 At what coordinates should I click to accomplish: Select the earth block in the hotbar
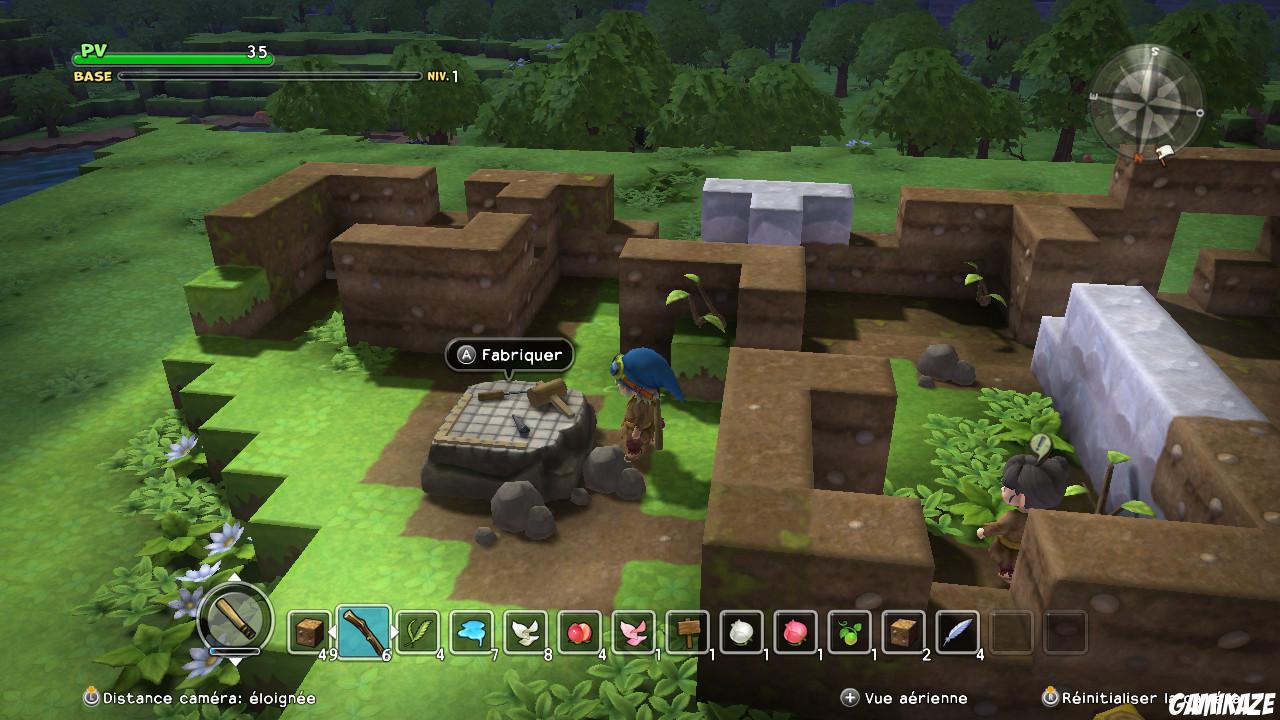pyautogui.click(x=307, y=631)
